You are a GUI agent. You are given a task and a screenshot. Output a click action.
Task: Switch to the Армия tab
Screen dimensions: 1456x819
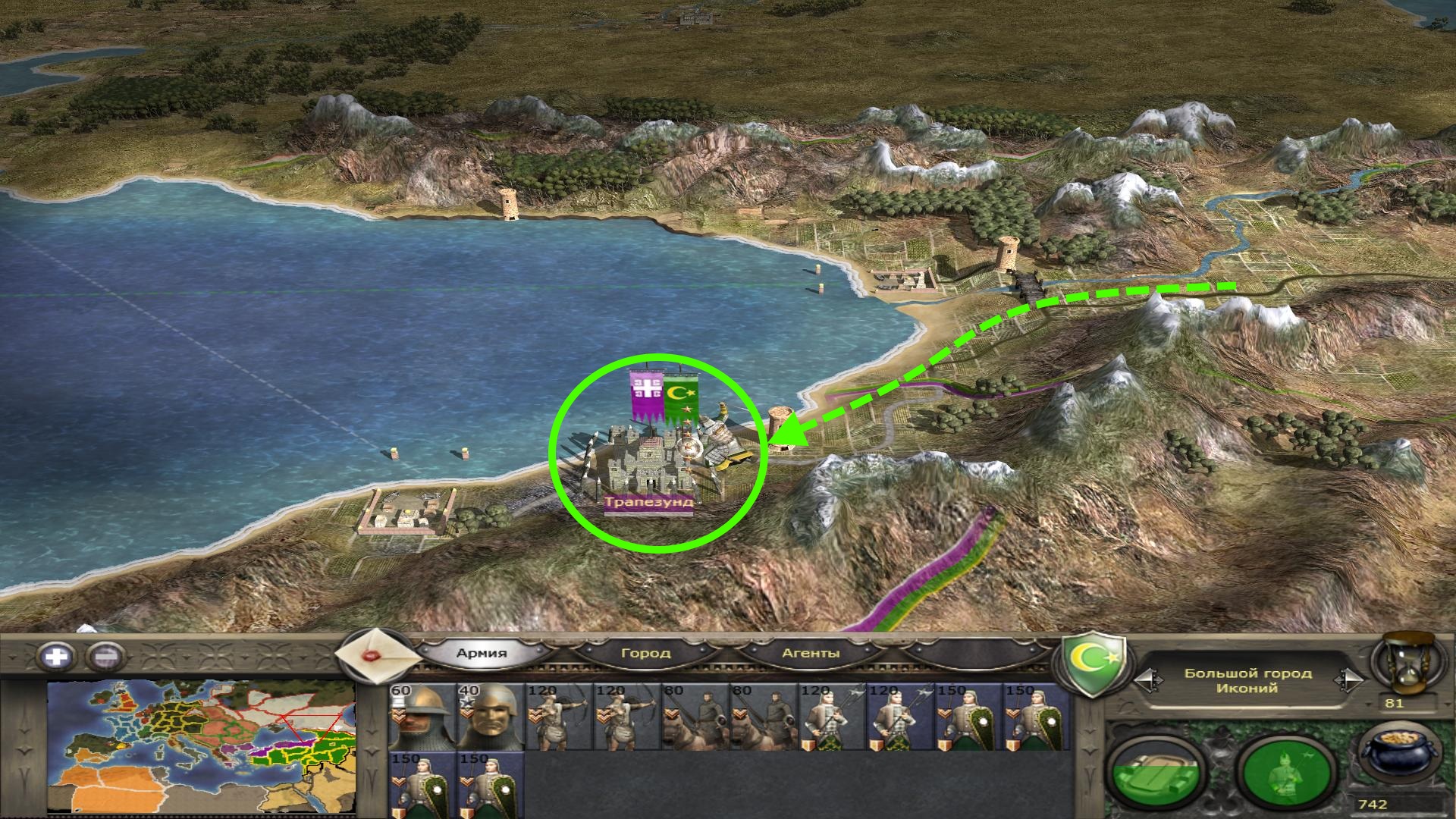tap(482, 653)
